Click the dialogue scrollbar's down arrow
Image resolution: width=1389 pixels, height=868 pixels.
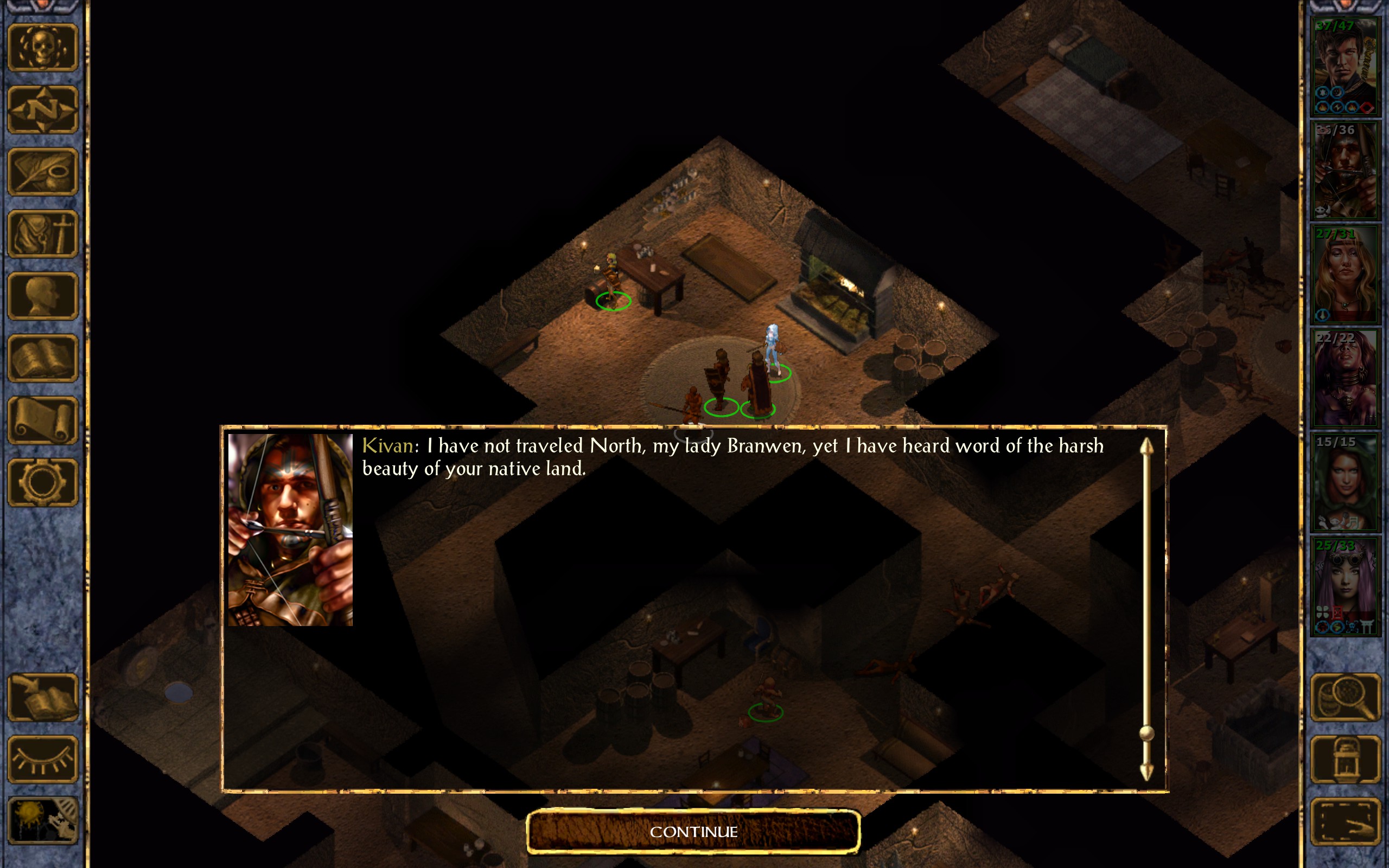pos(1146,771)
